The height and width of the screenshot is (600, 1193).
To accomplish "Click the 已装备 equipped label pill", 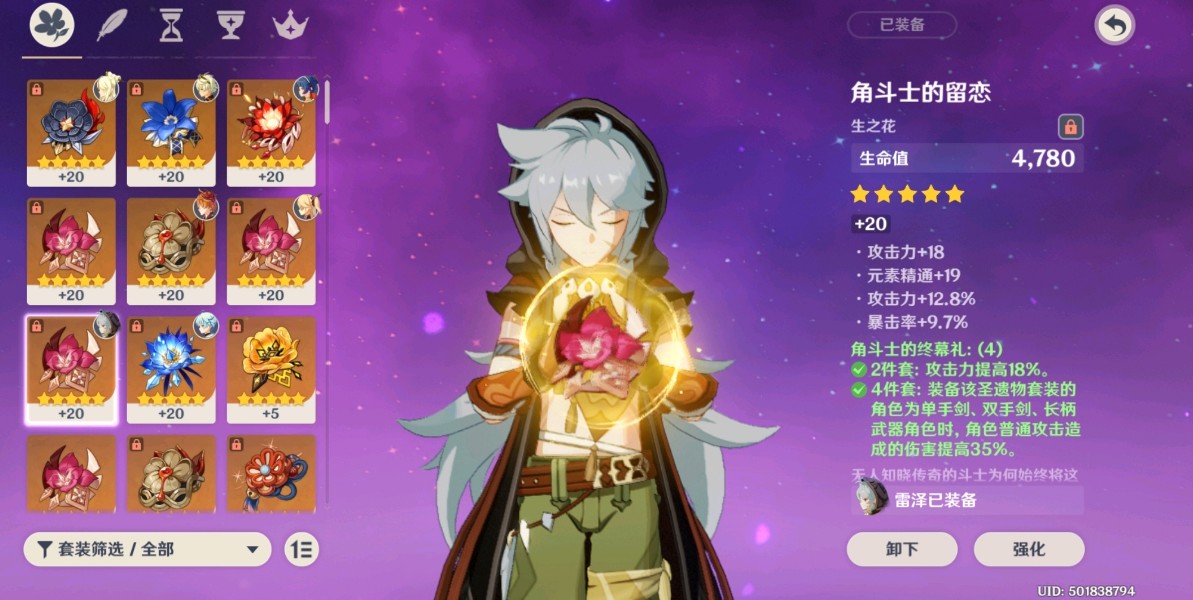I will pos(901,26).
